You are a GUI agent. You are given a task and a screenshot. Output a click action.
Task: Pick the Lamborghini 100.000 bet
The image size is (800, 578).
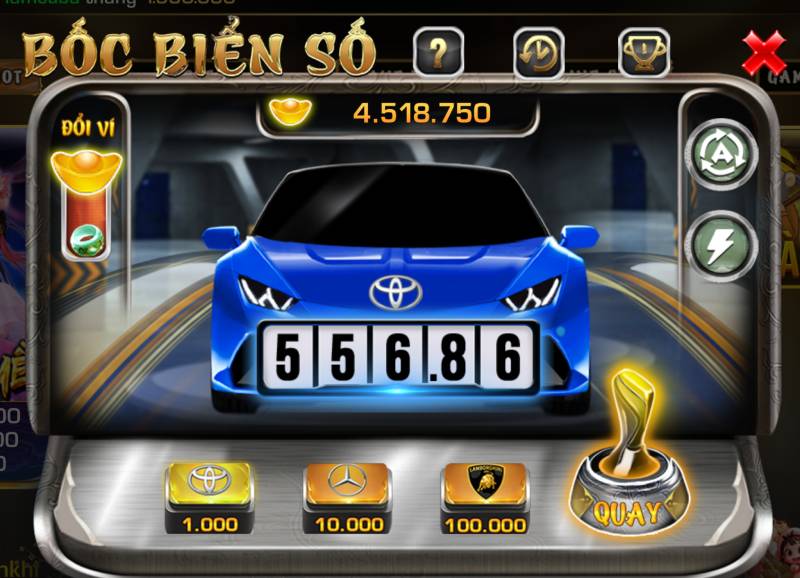pos(485,490)
